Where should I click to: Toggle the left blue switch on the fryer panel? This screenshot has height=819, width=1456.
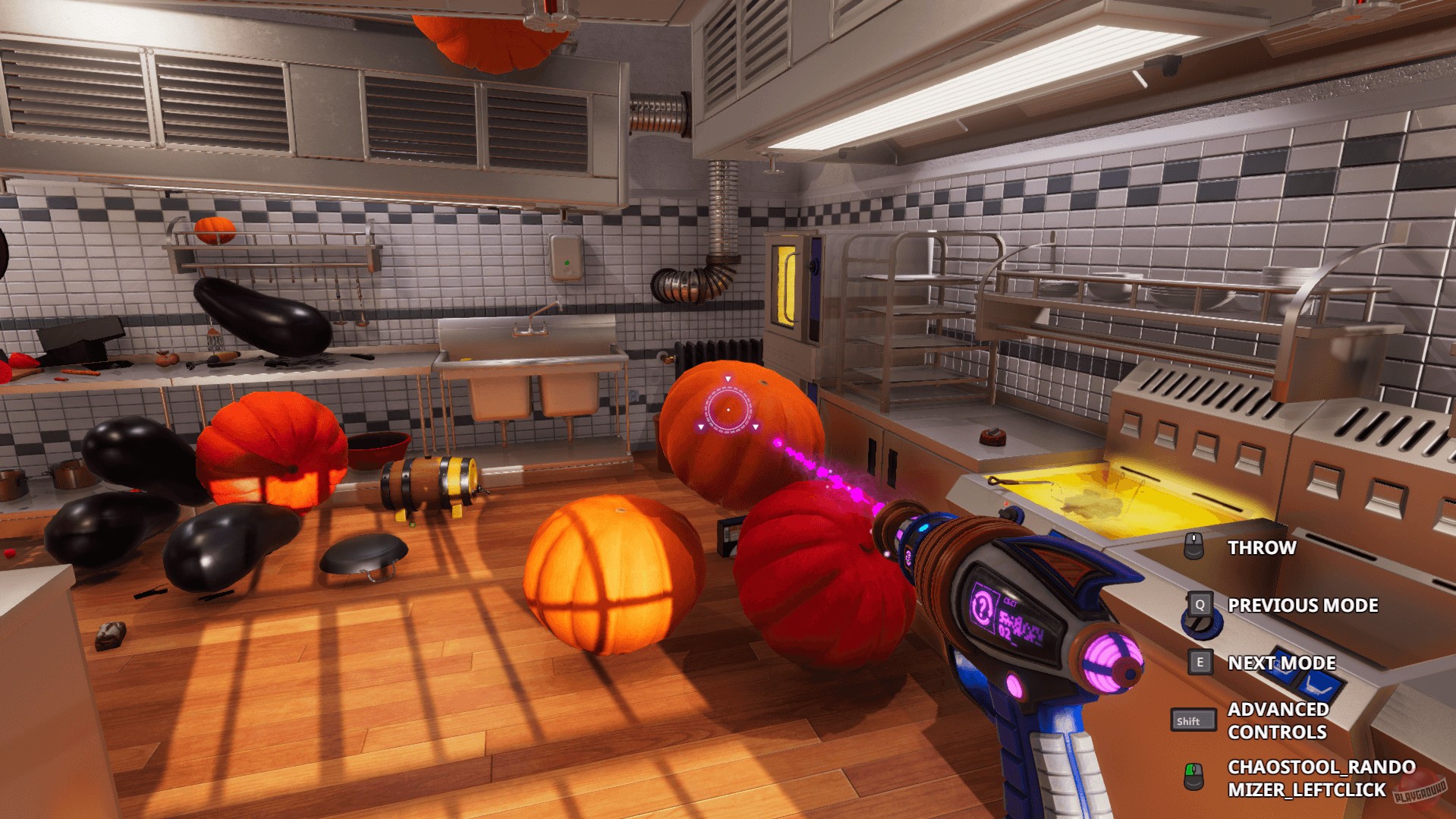point(1282,665)
